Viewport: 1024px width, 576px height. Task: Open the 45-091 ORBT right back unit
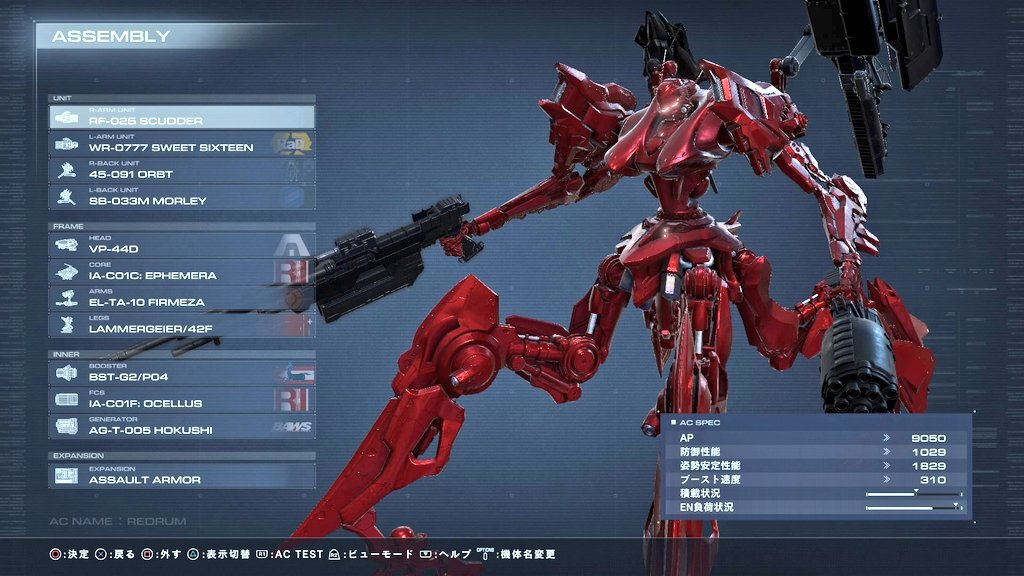tap(181, 171)
